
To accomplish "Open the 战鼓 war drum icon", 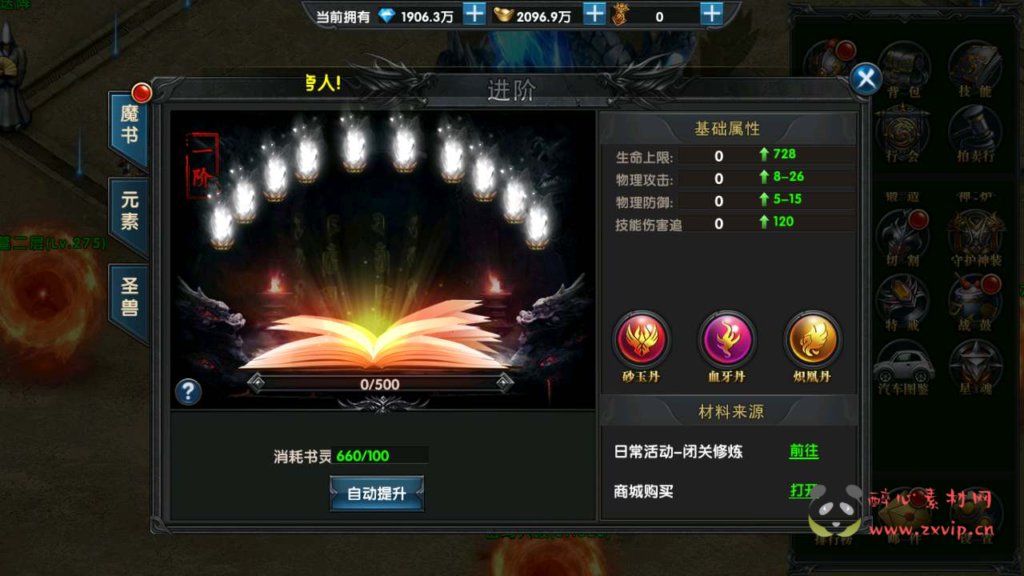I will coord(974,302).
